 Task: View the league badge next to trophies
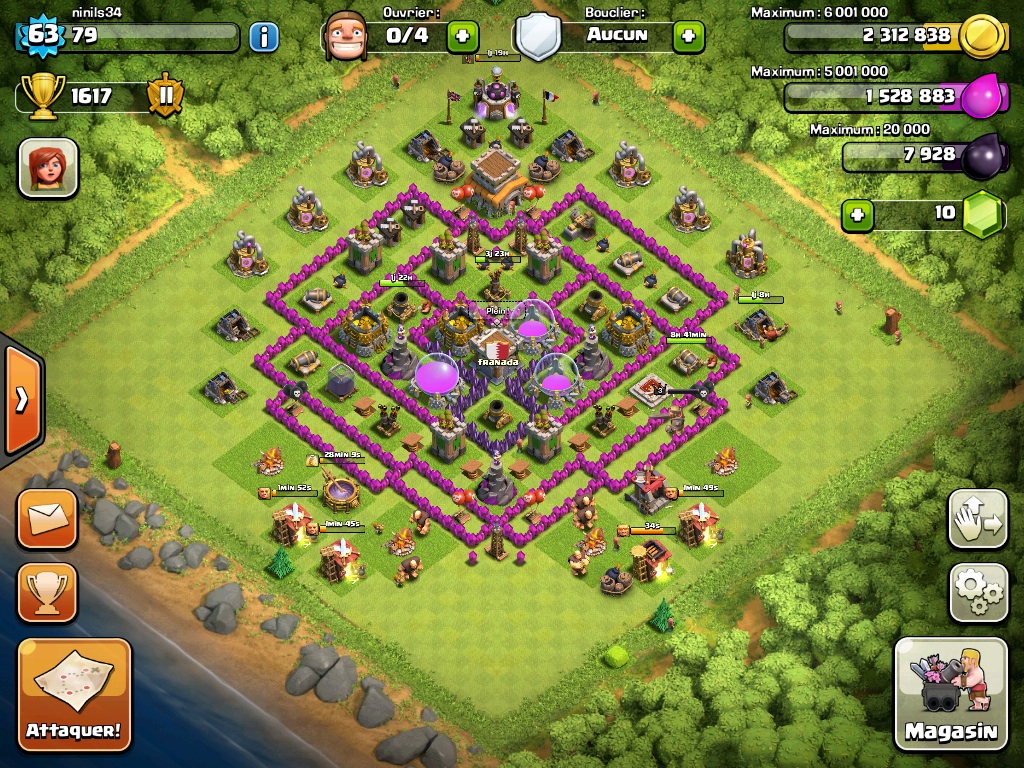165,96
